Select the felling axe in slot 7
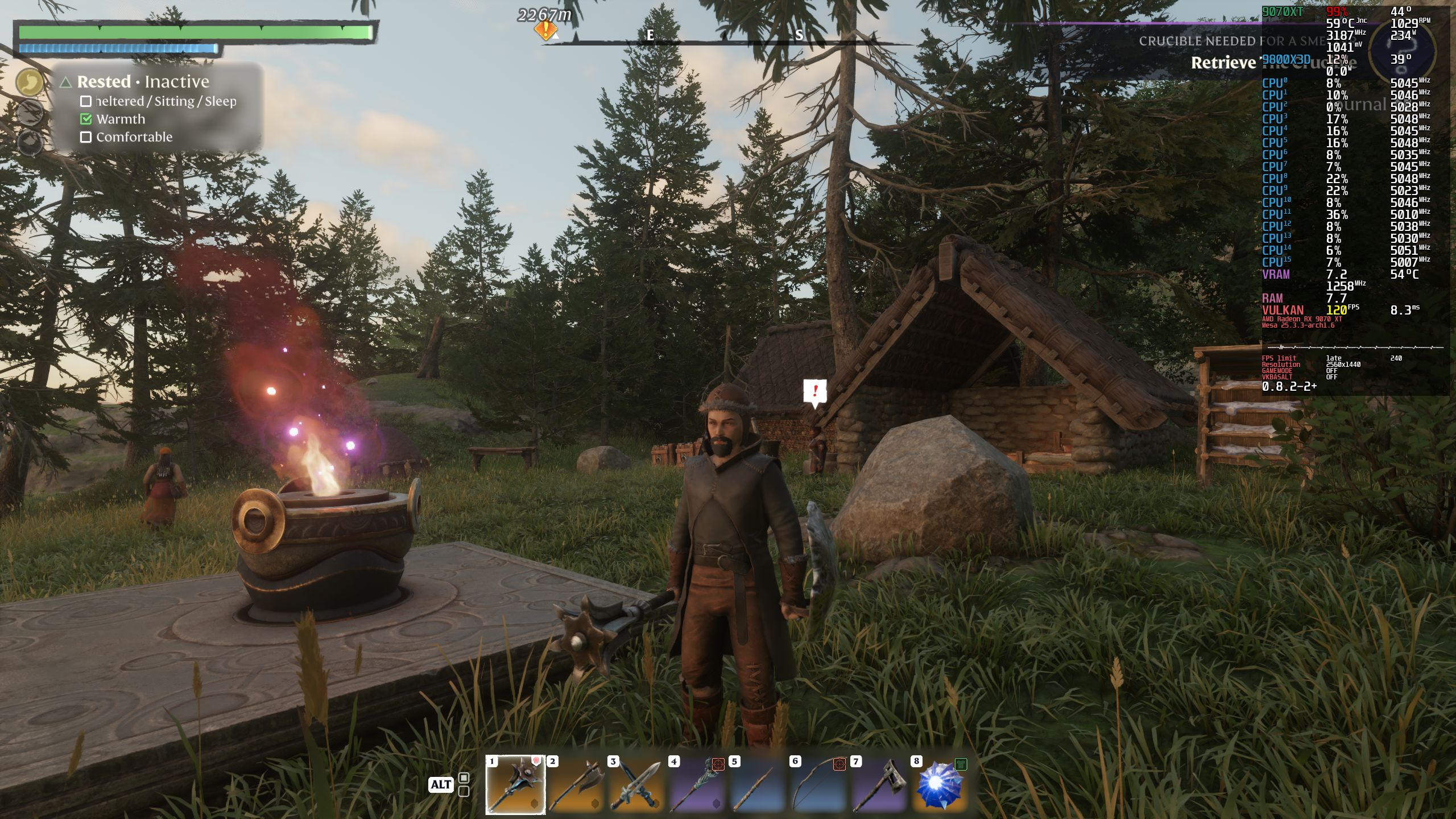The width and height of the screenshot is (1456, 819). click(879, 785)
